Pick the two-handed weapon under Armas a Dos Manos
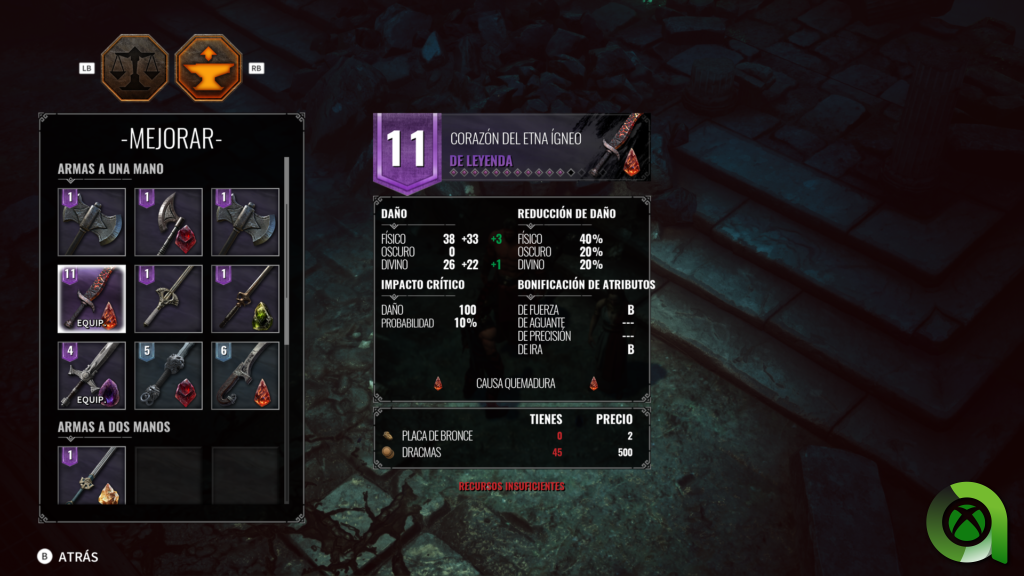This screenshot has width=1024, height=576. [x=92, y=474]
